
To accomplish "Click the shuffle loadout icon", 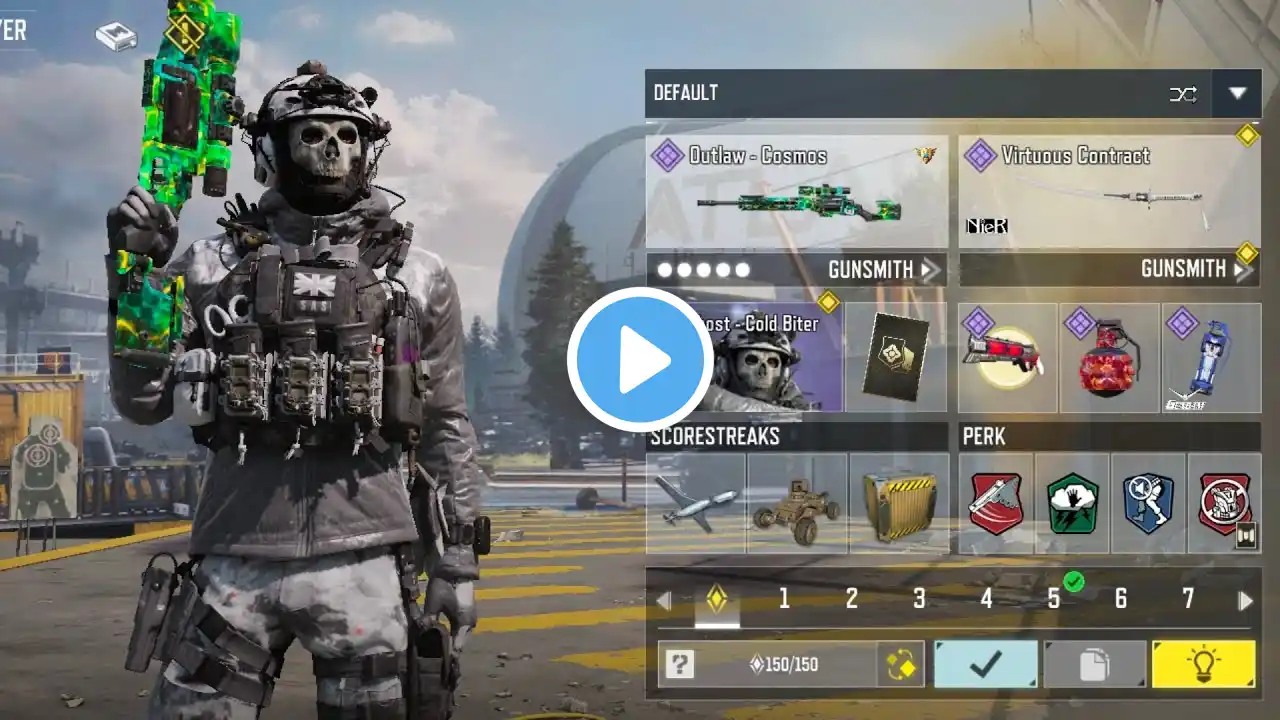I will pos(1183,94).
